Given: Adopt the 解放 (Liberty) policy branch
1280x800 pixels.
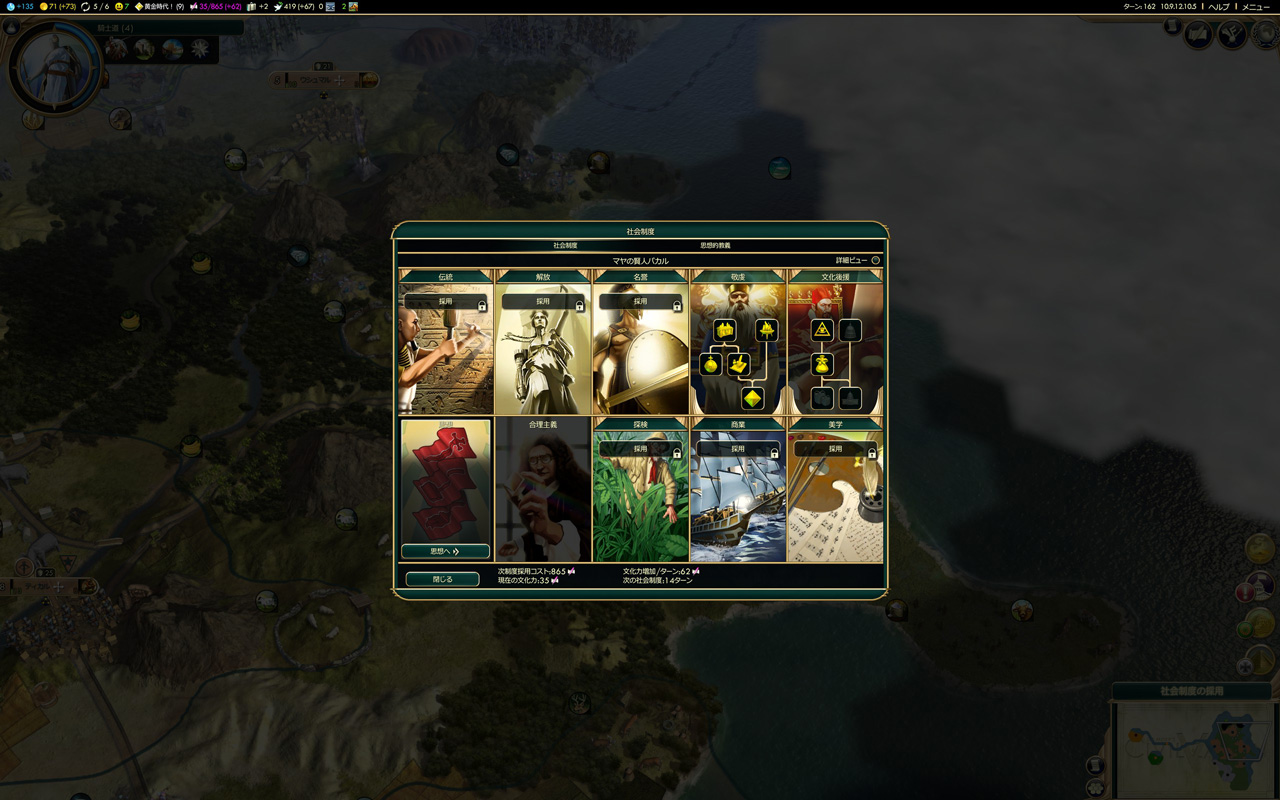Looking at the screenshot, I should [542, 301].
